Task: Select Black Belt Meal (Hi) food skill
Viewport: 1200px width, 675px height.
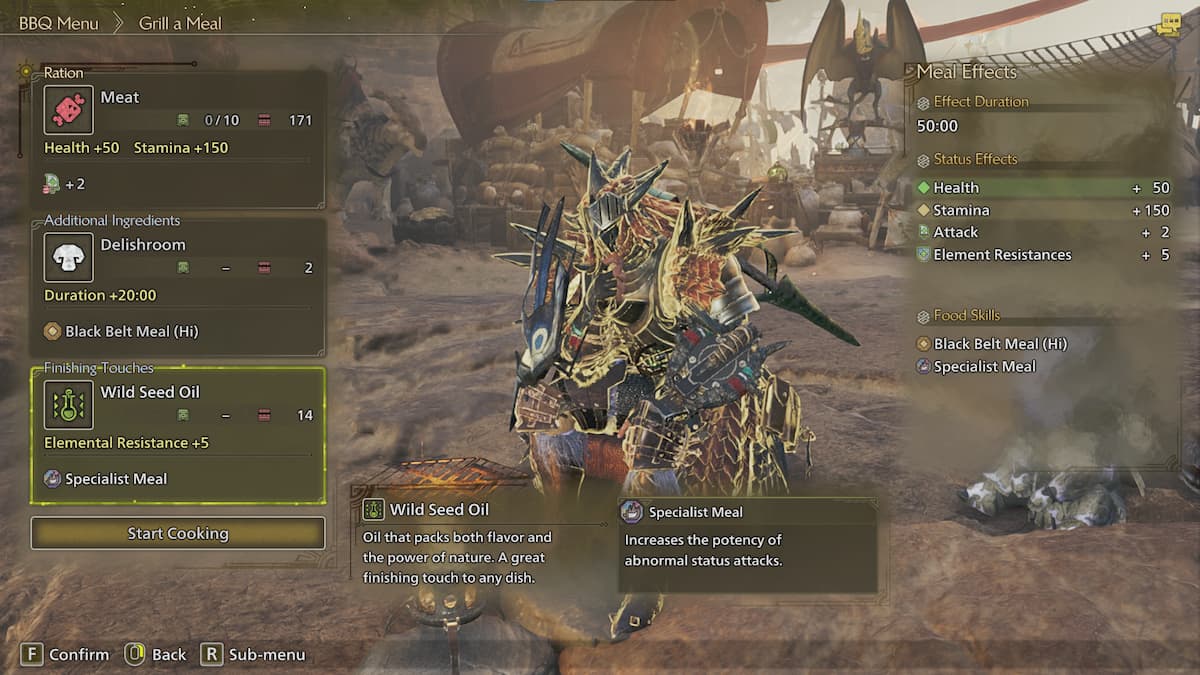Action: (1000, 344)
